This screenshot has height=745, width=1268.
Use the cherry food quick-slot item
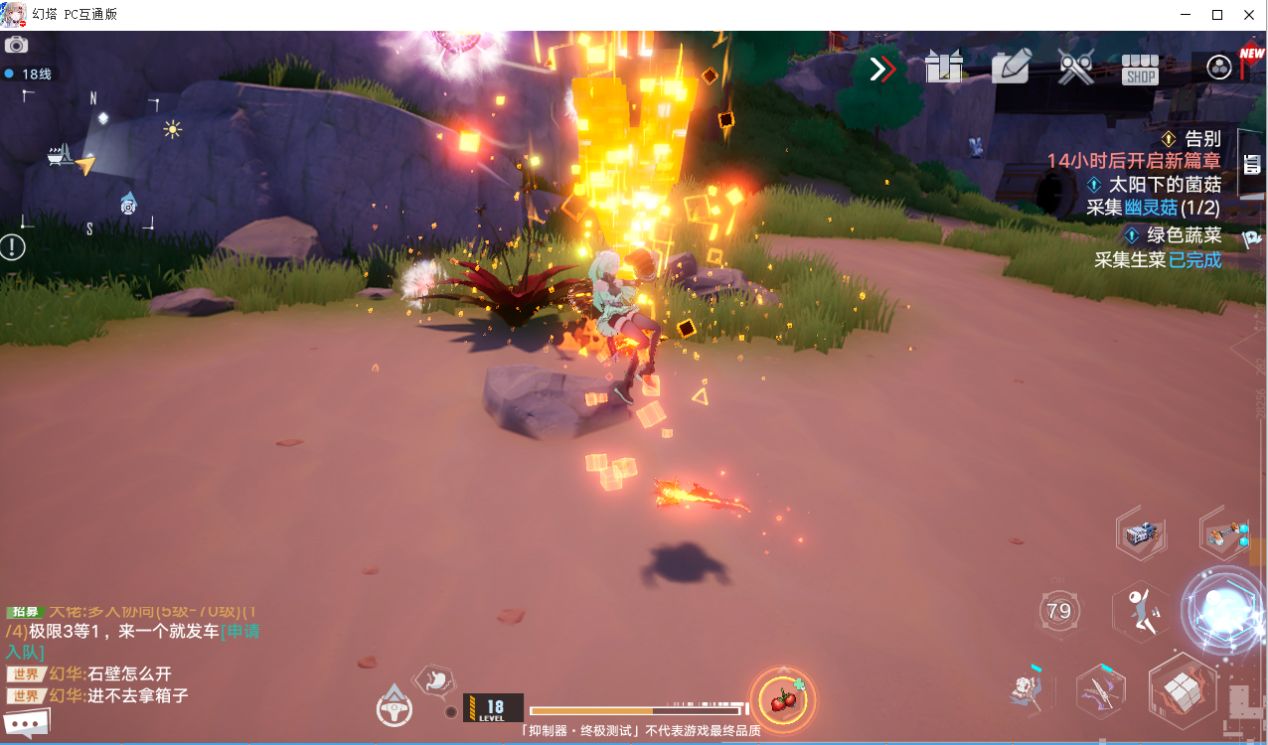[x=783, y=698]
